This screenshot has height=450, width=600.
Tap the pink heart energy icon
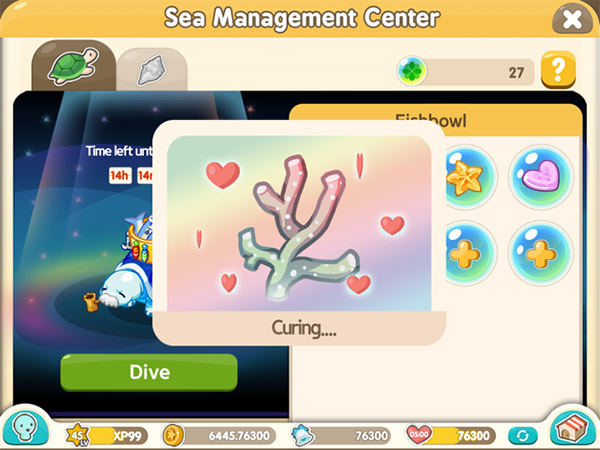pos(420,435)
